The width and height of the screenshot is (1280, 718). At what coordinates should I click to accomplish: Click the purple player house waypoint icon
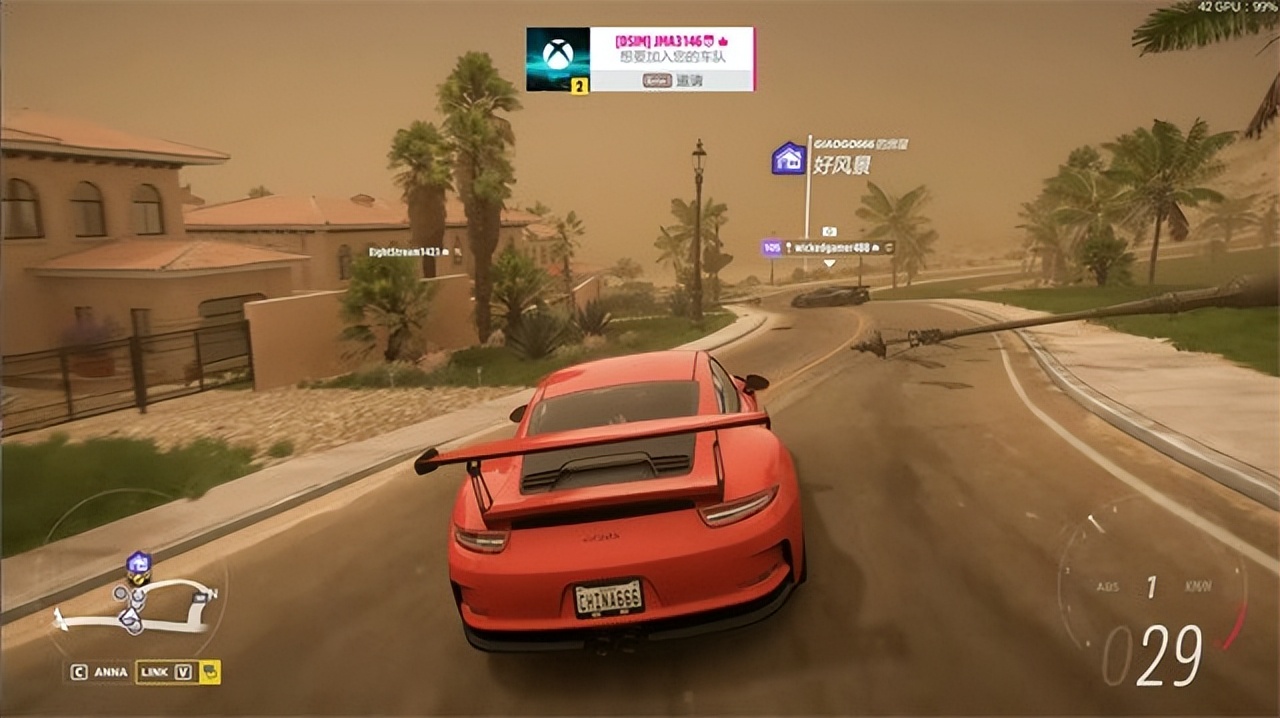[789, 158]
